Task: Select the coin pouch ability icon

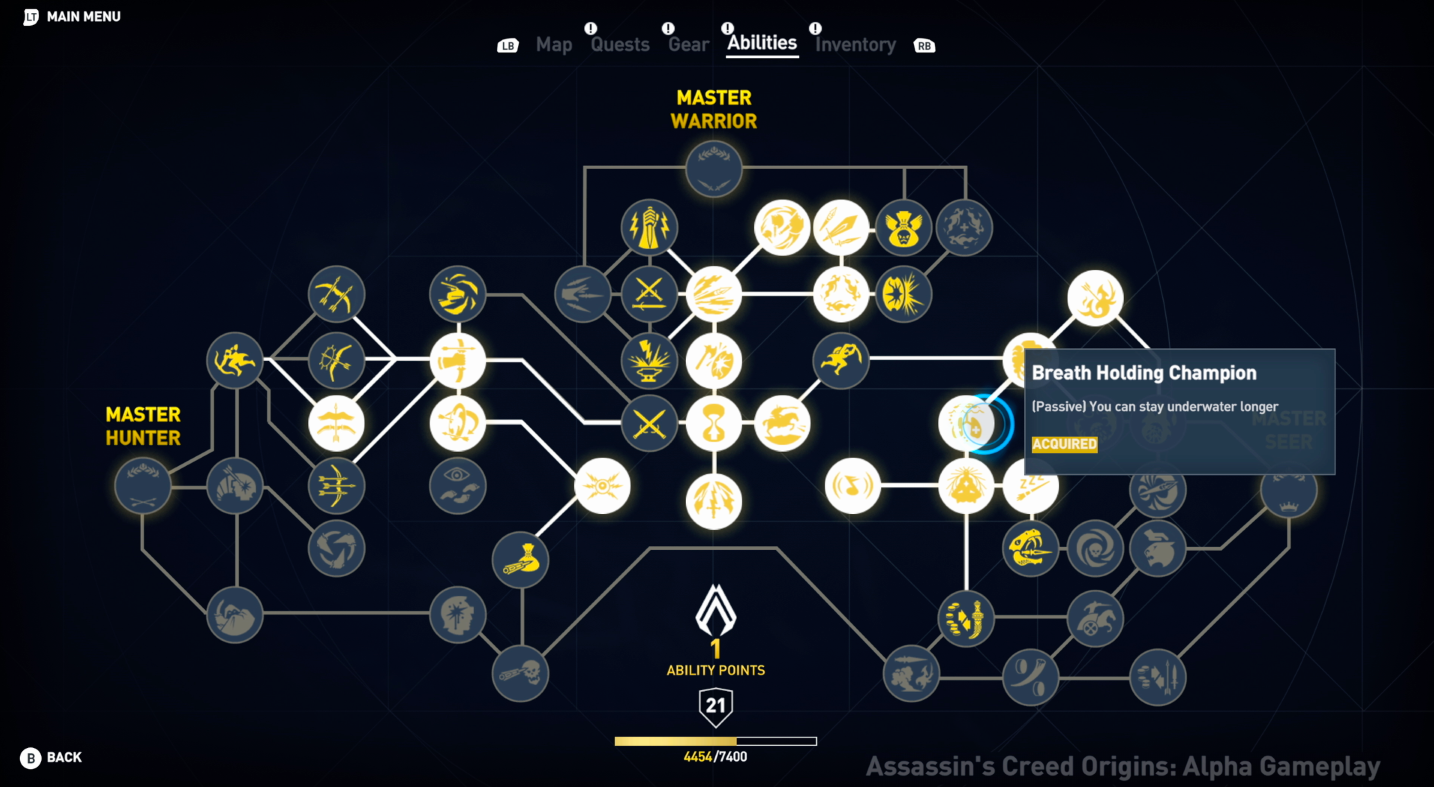Action: pos(521,561)
